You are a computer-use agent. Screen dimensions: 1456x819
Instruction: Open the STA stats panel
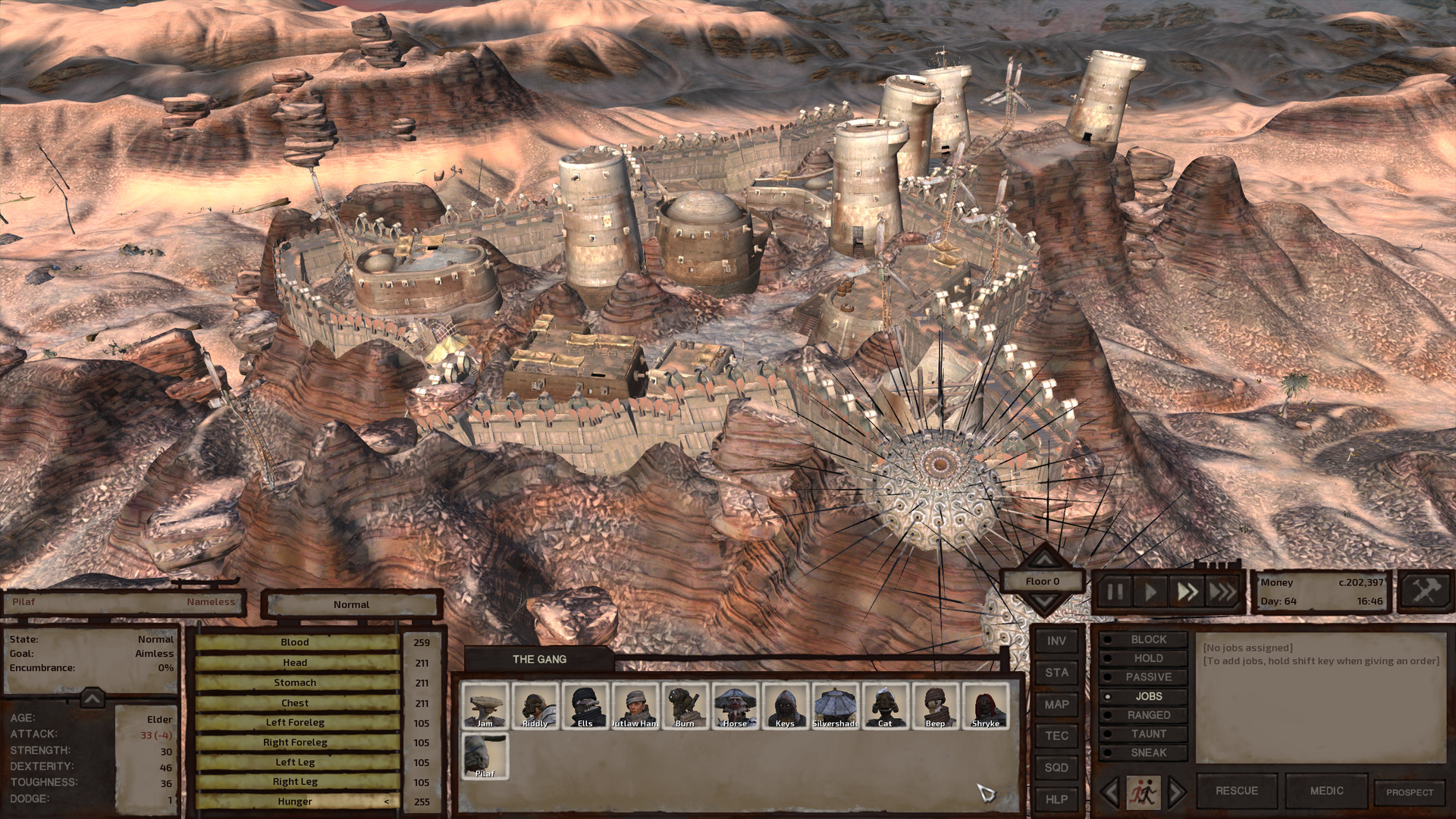(x=1056, y=673)
